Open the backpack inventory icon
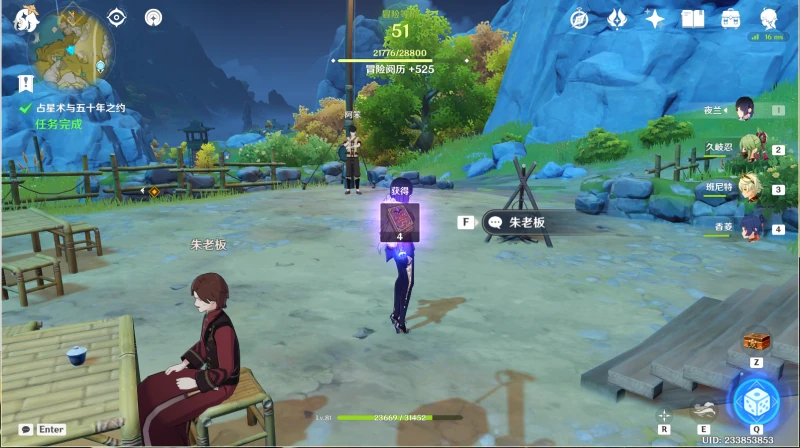 pyautogui.click(x=731, y=19)
